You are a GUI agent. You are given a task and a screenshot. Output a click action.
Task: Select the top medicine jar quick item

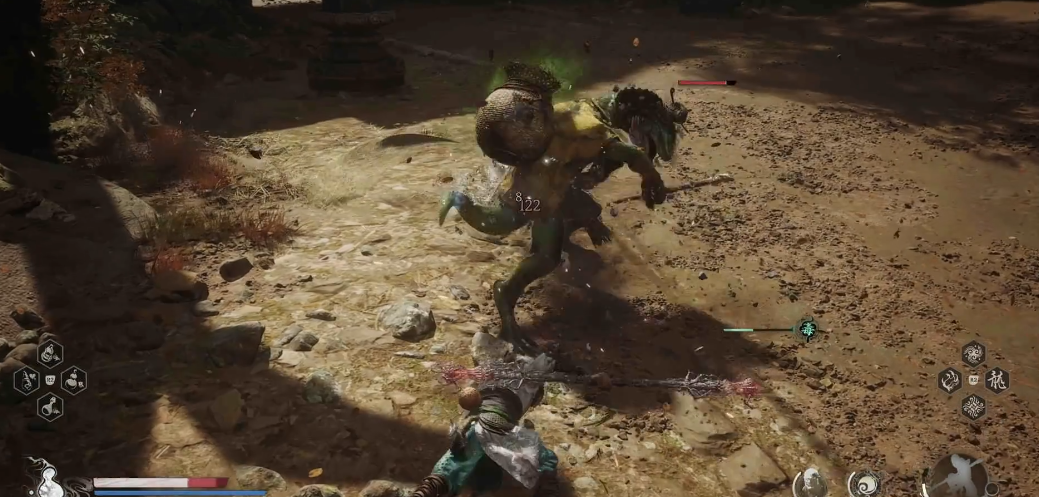(x=50, y=352)
